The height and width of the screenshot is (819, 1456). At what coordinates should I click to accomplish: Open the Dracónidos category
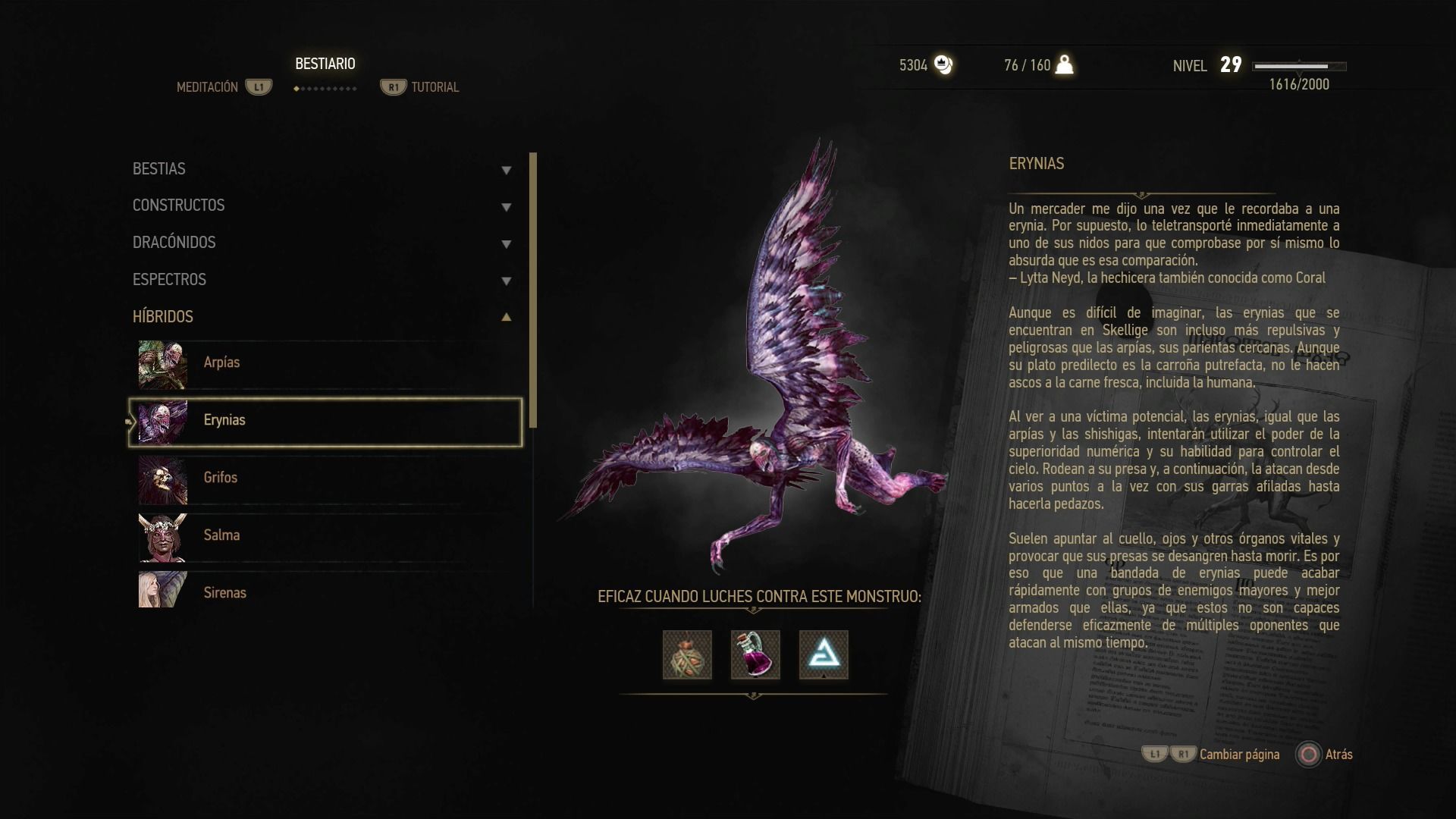pos(322,243)
